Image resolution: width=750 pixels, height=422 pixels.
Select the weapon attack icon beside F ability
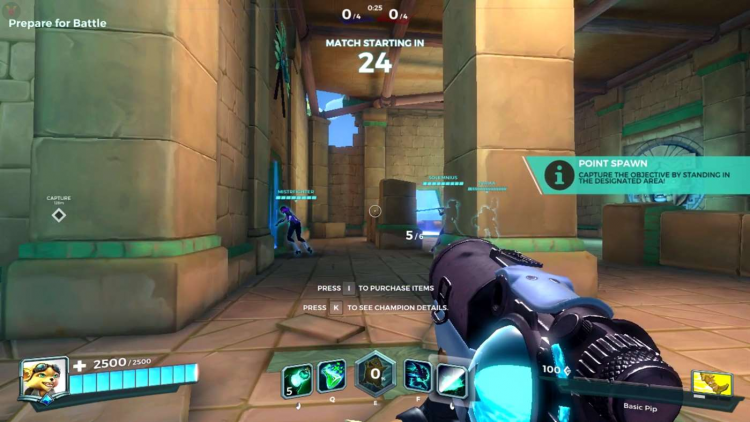(451, 376)
